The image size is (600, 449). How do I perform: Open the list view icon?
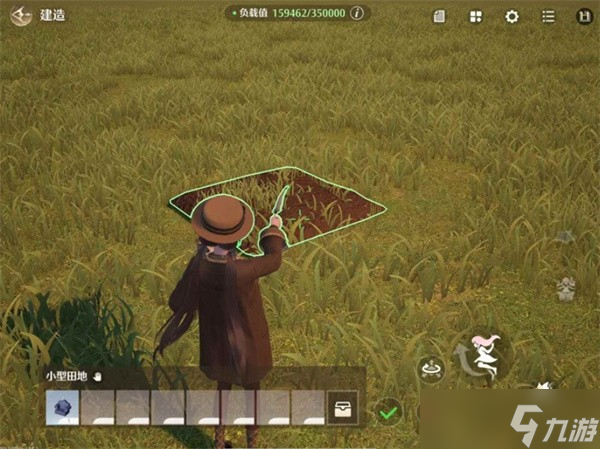click(548, 16)
